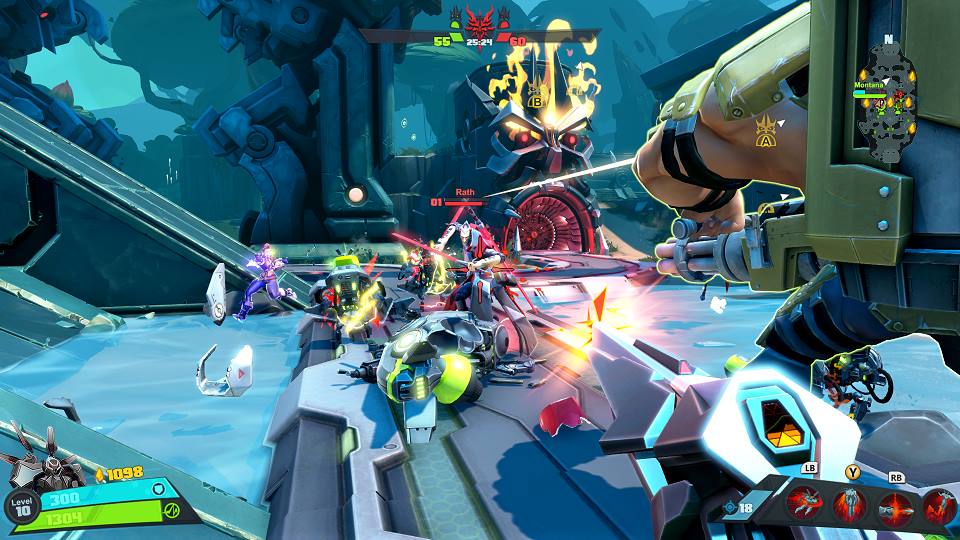Activate the LB dashing robot ability
Image resolution: width=960 pixels, height=540 pixels.
click(804, 504)
